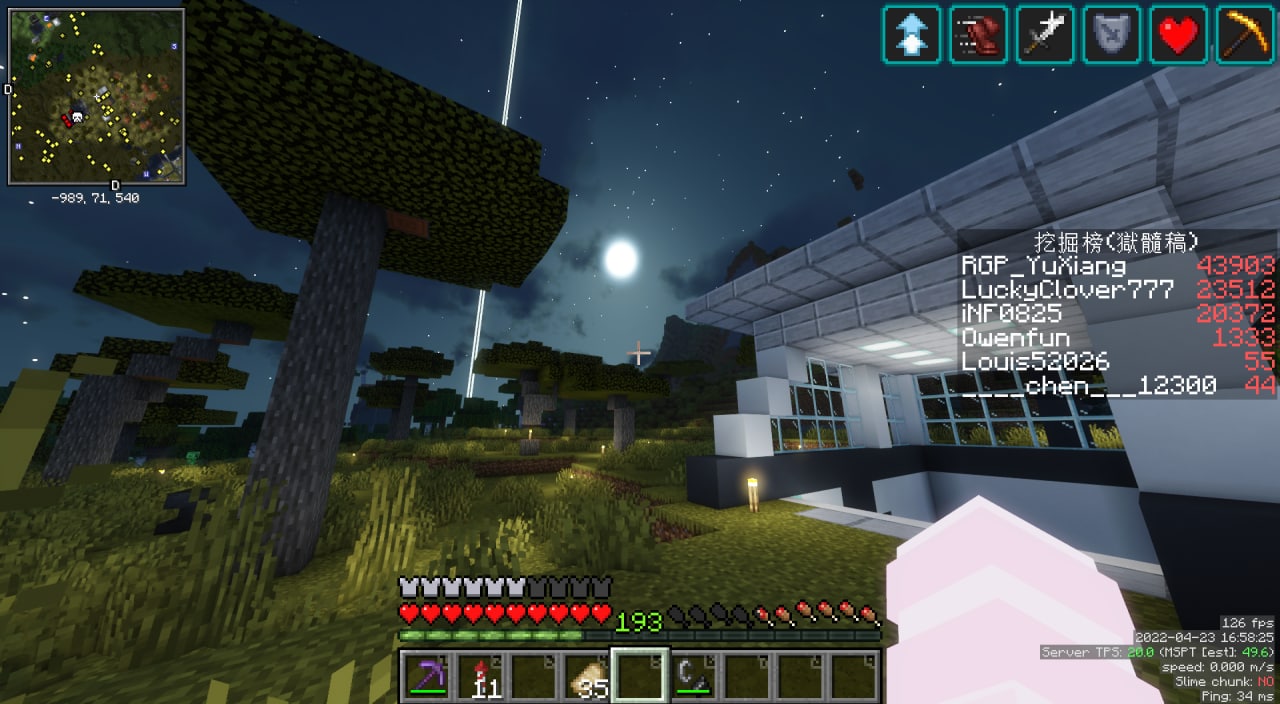Select the chain and flint hotbar slot
The width and height of the screenshot is (1280, 704).
693,676
